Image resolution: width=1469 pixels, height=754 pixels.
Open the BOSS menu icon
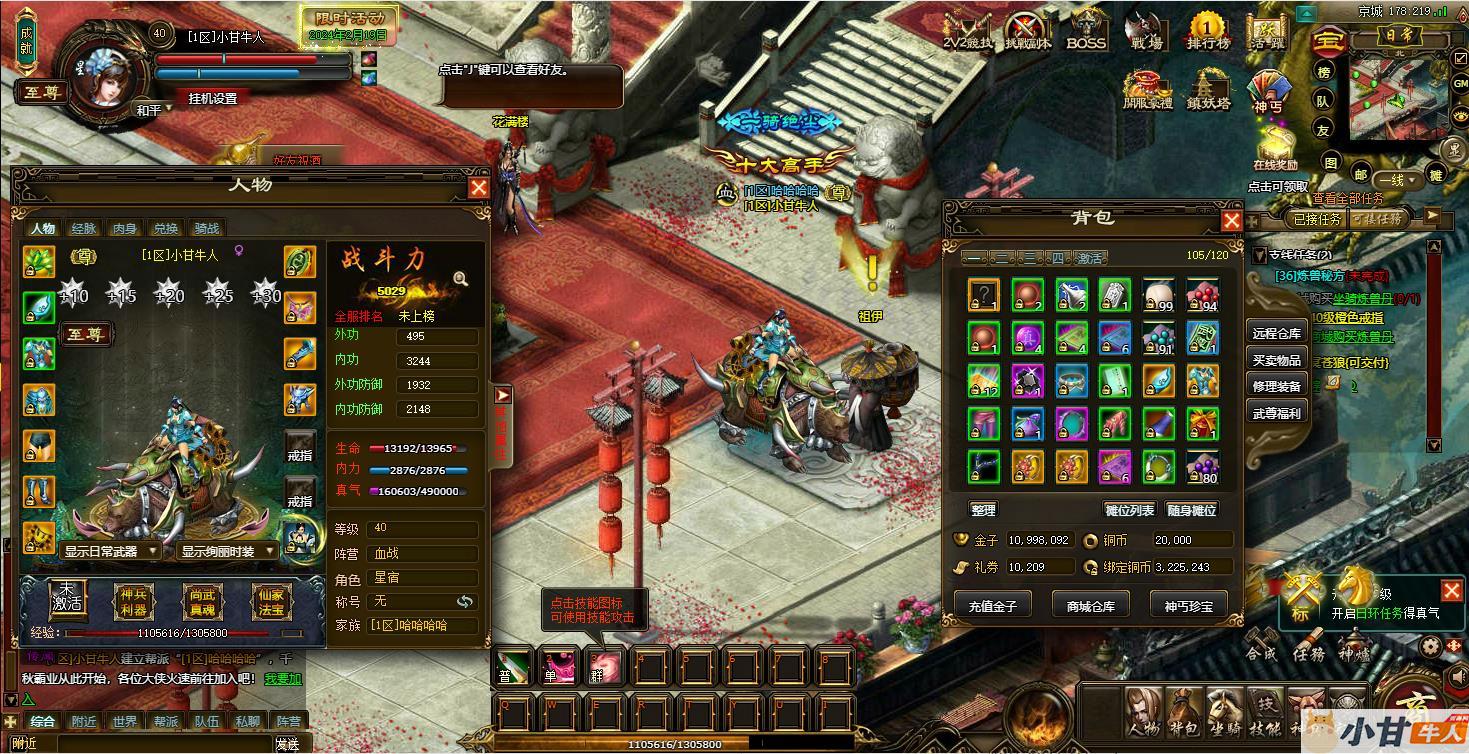[x=1086, y=30]
